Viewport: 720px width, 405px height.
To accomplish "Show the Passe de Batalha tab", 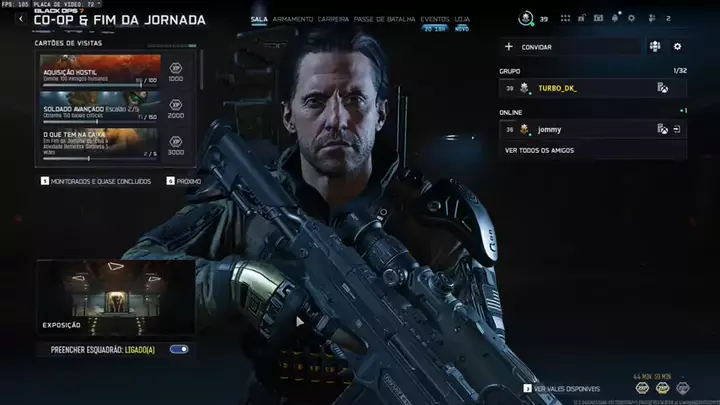I will pos(385,18).
